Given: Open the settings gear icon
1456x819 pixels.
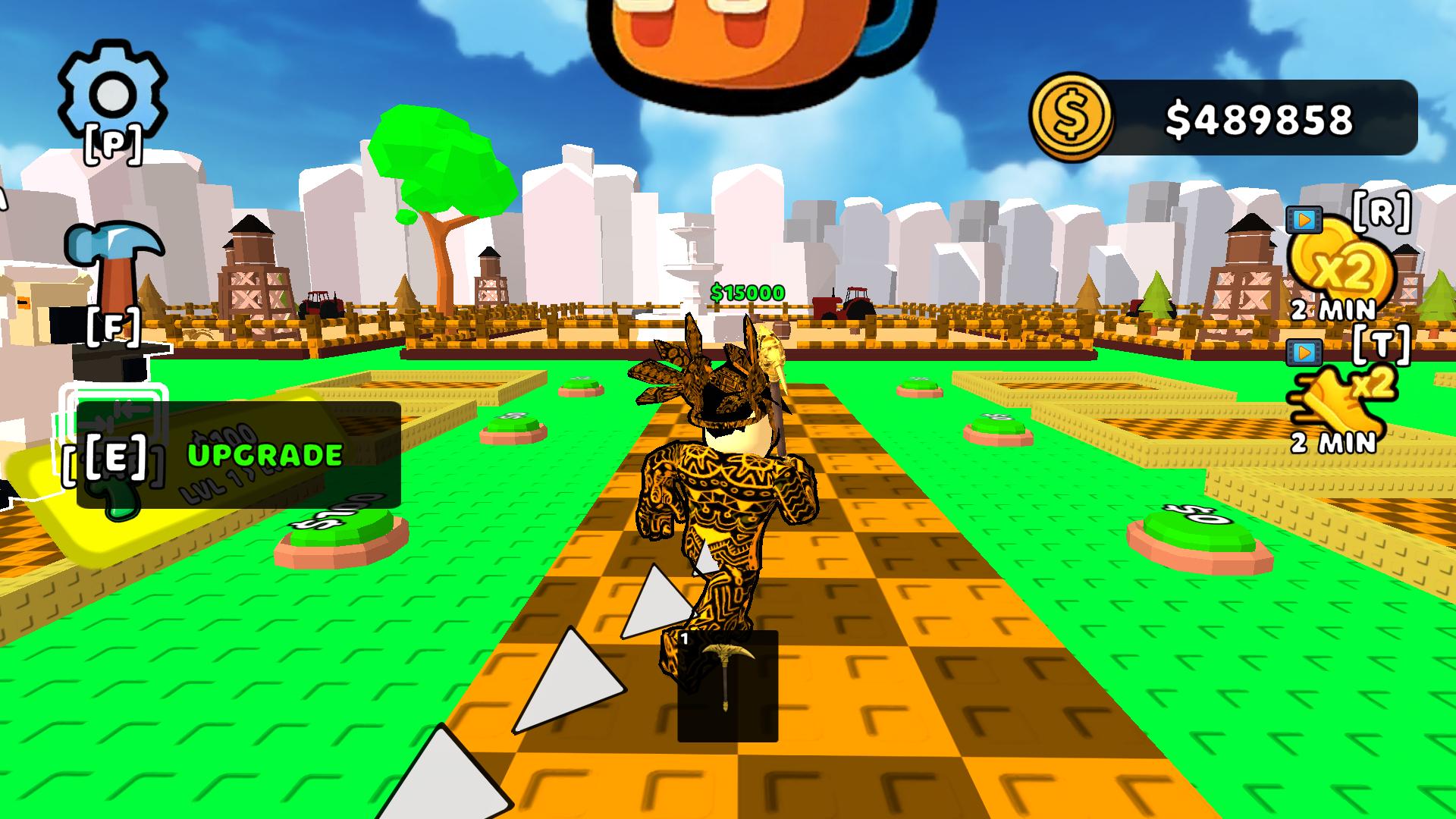Looking at the screenshot, I should coord(112,91).
